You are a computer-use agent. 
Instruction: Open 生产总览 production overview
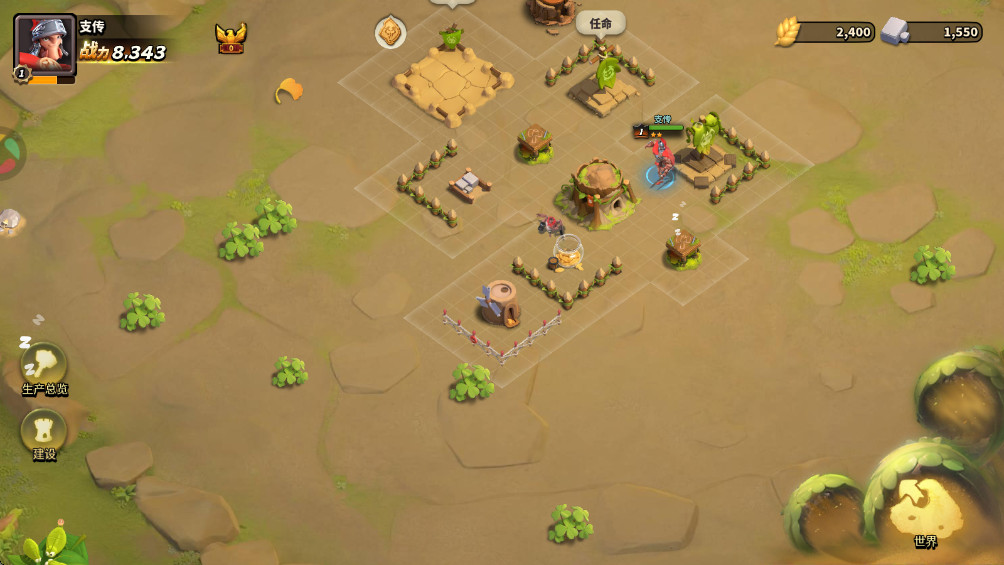tap(44, 366)
